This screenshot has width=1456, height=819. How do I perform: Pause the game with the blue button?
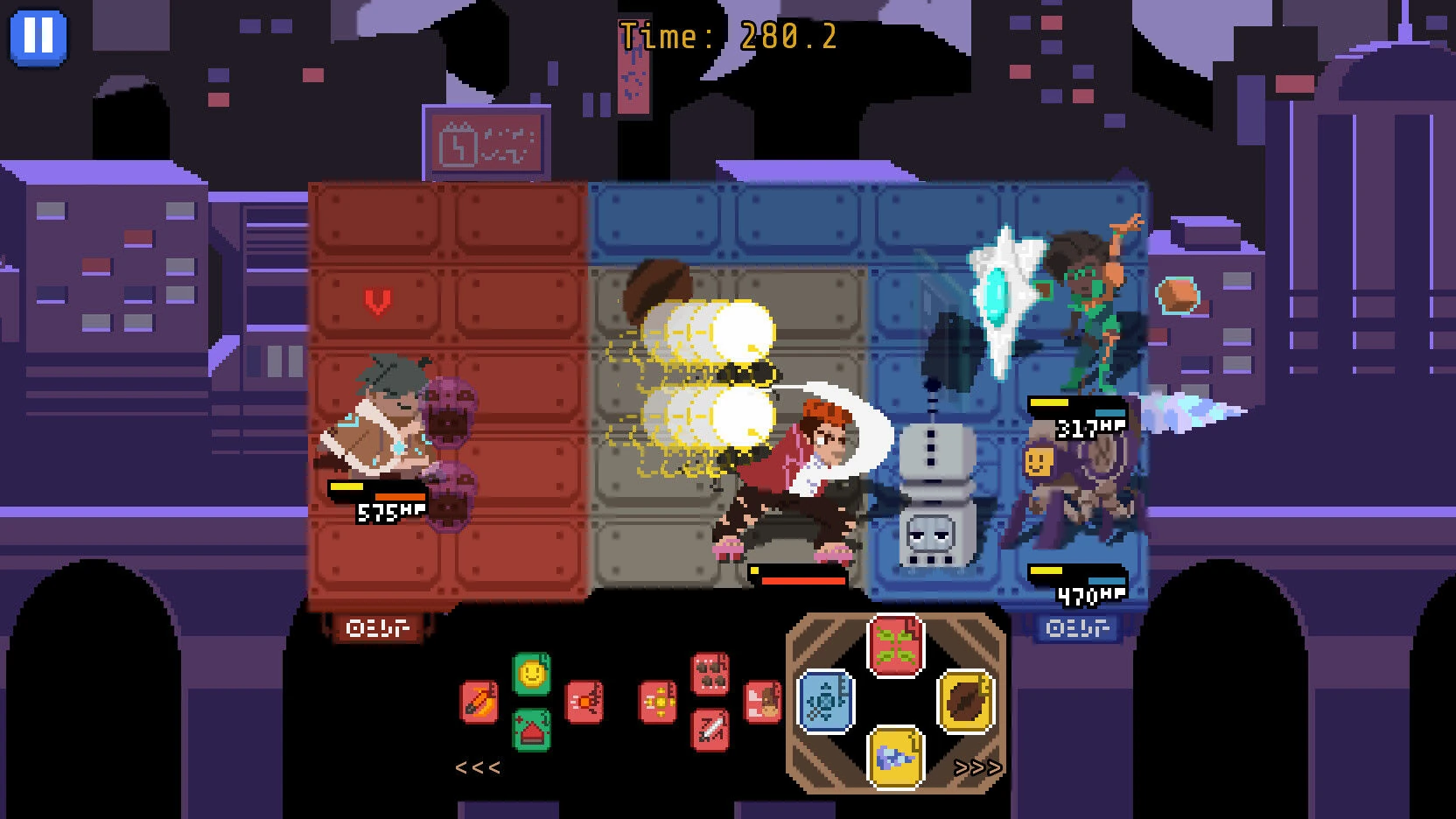[x=38, y=38]
